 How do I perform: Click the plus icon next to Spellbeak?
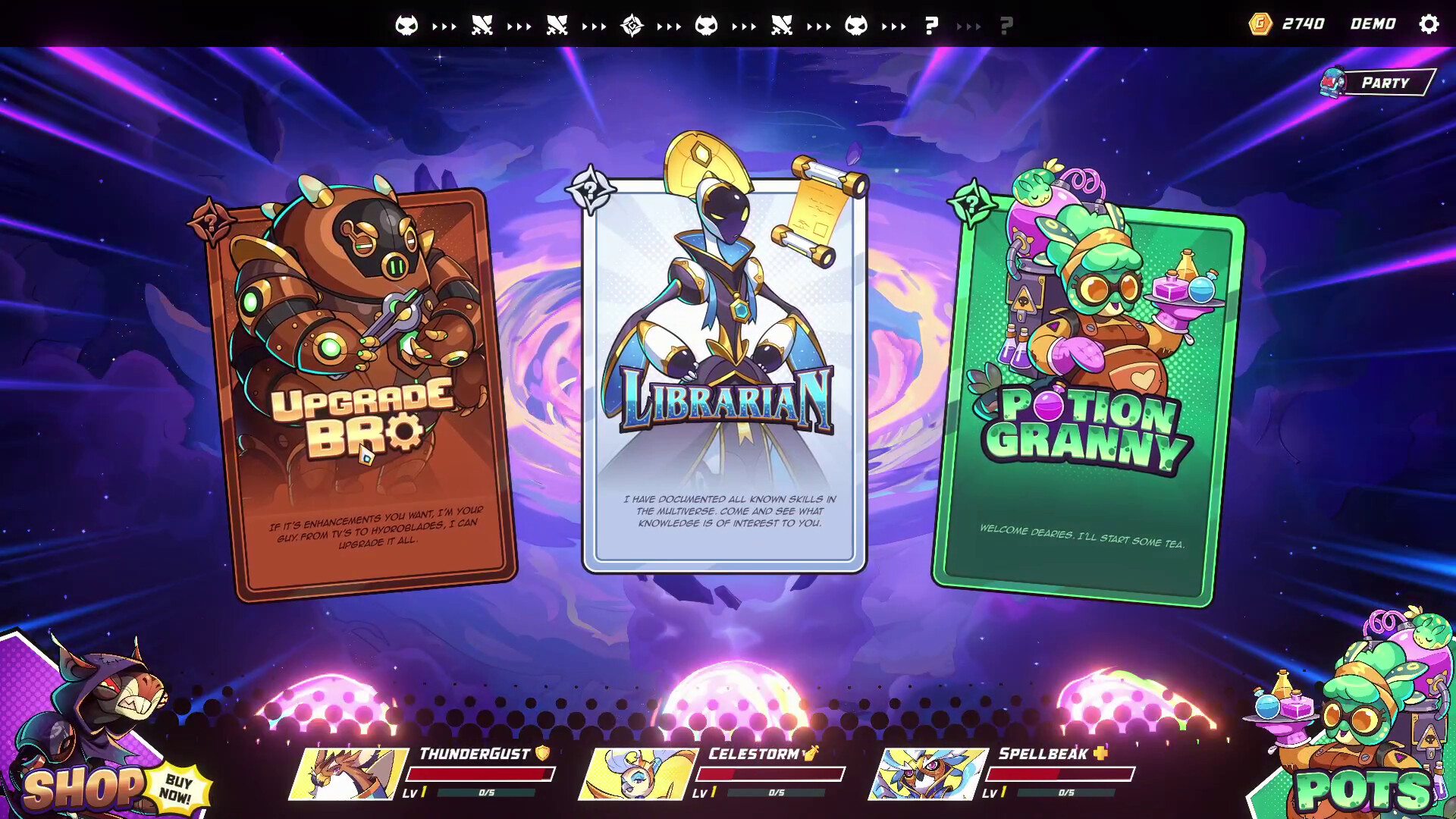click(x=1101, y=754)
